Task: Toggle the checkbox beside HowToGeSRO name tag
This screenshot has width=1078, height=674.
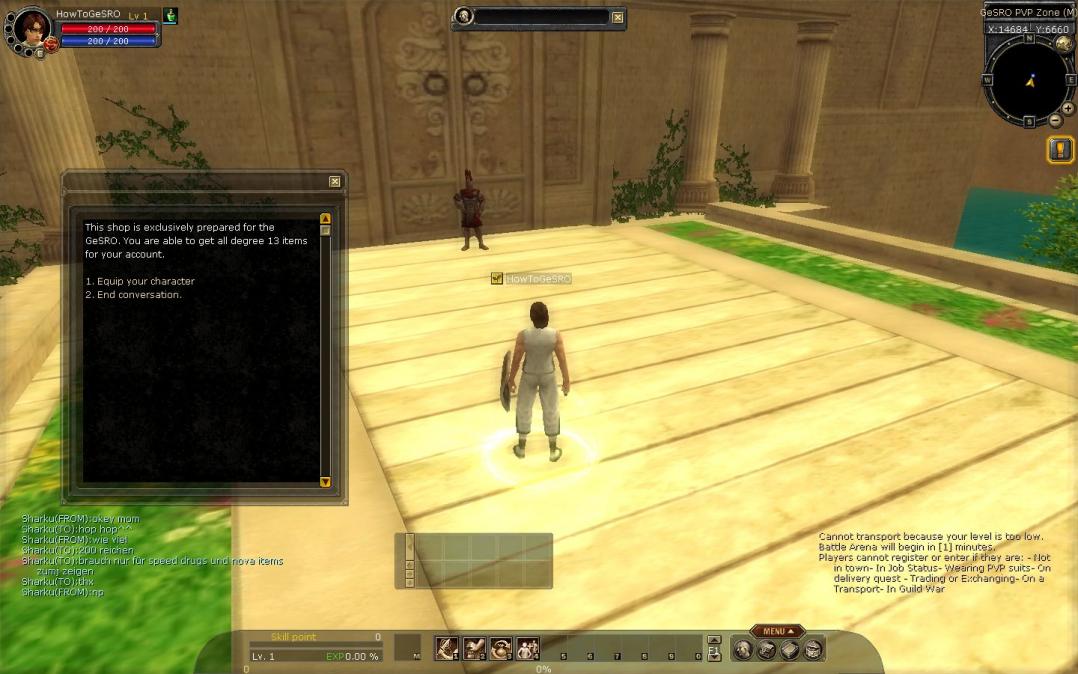Action: pyautogui.click(x=497, y=279)
